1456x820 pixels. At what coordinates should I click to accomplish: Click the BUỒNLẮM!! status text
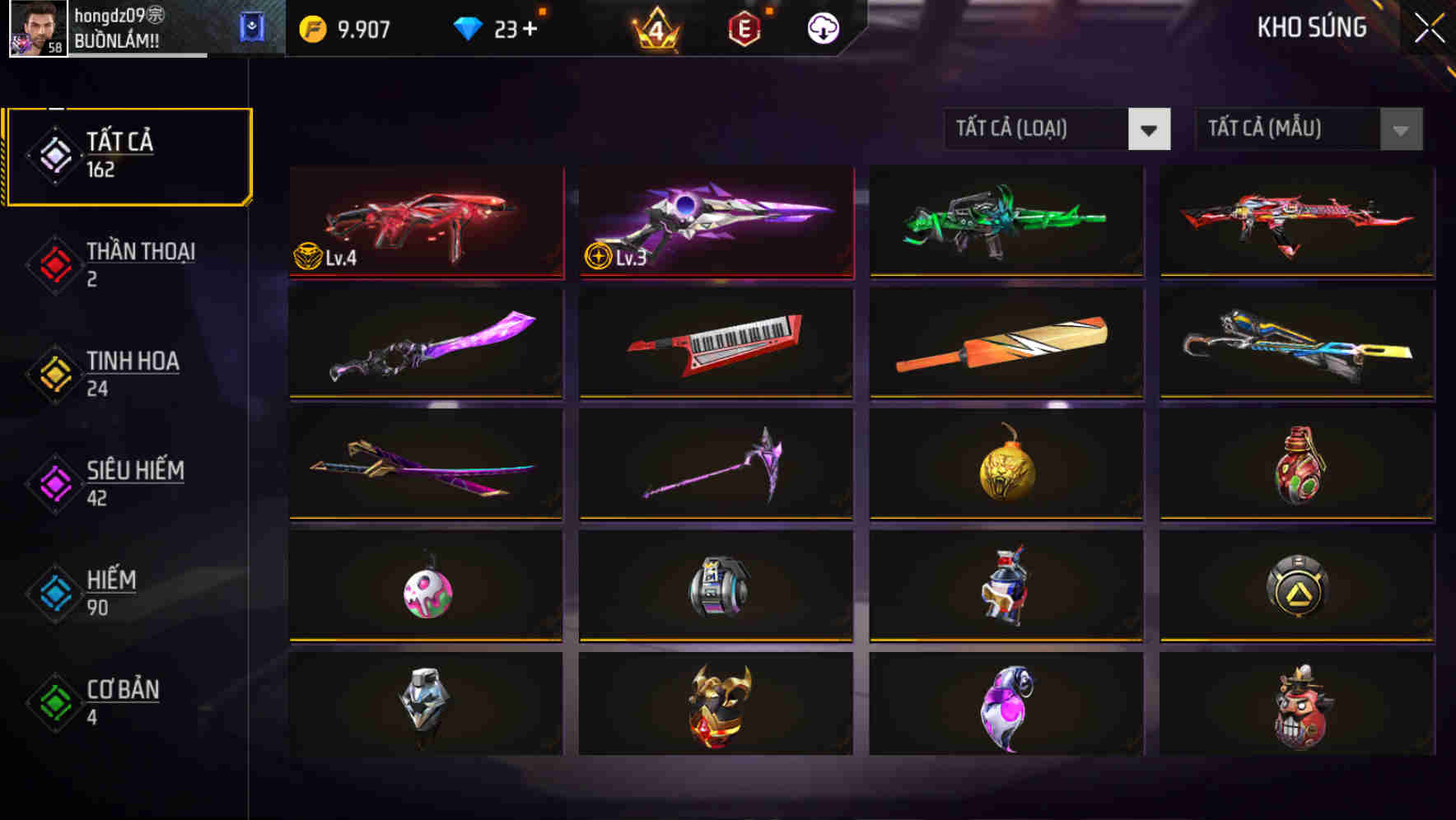[x=115, y=39]
